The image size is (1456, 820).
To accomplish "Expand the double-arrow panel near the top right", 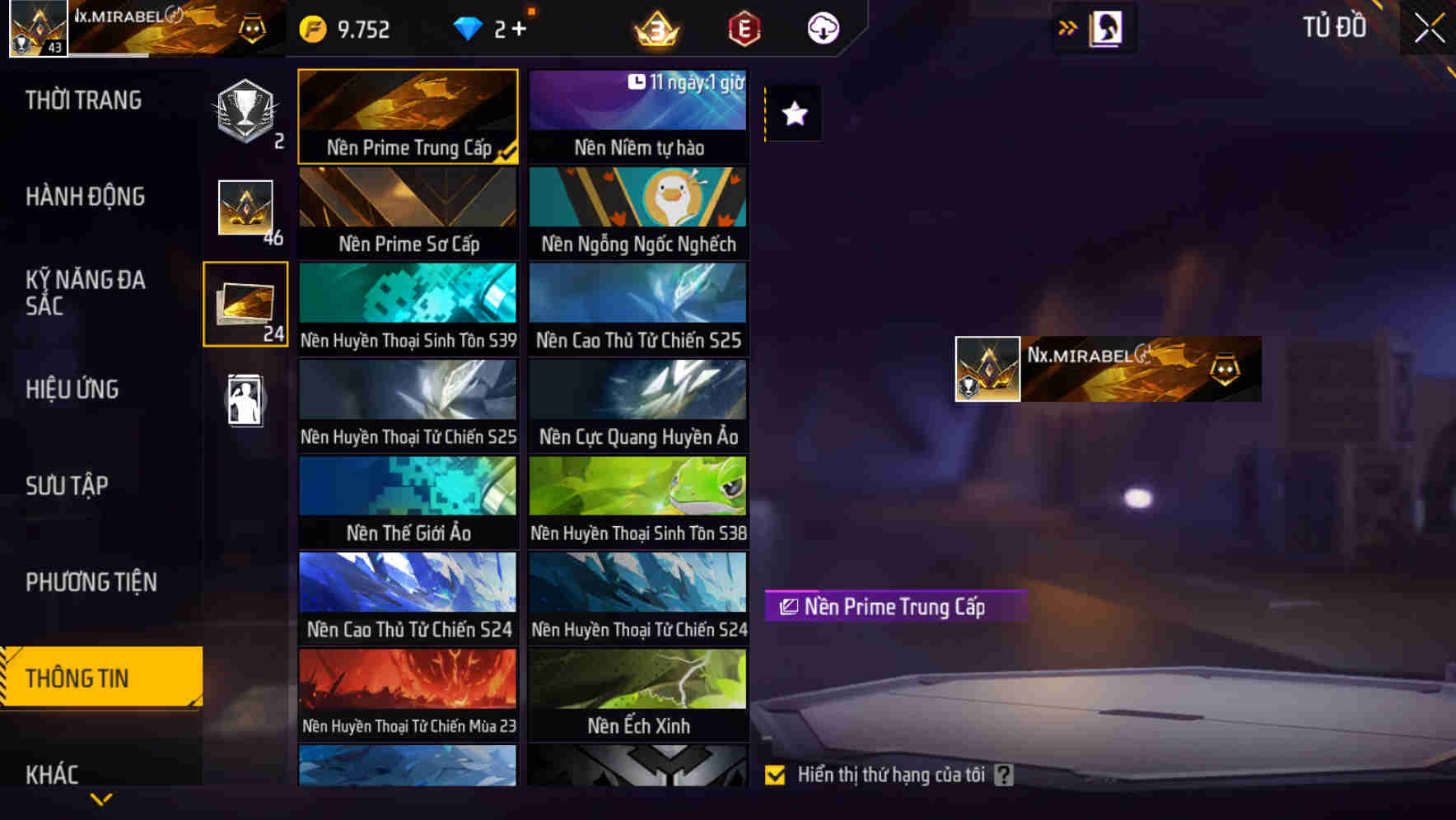I will tap(1068, 26).
